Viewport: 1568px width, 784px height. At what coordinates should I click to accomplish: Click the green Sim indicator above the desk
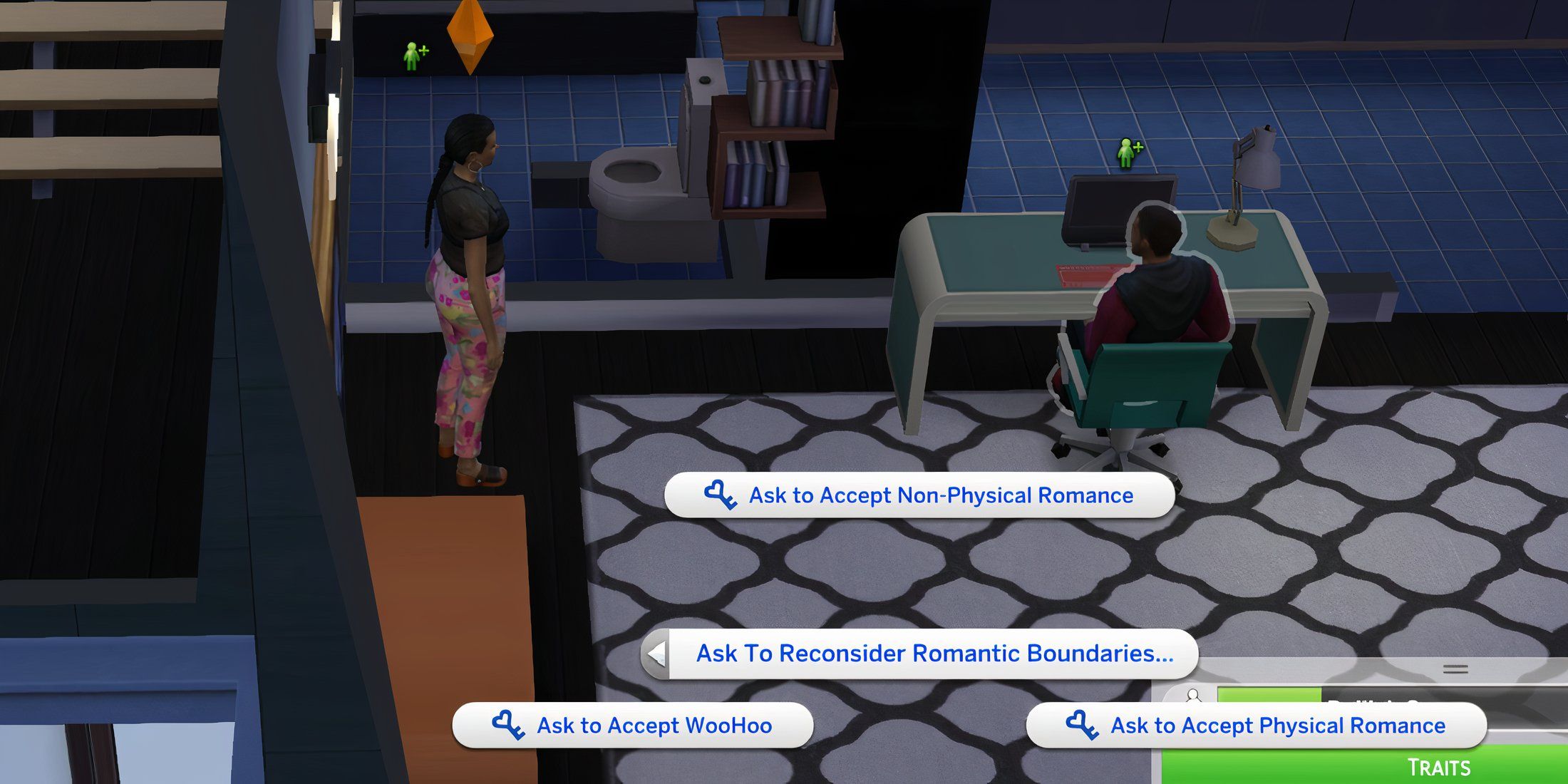tap(1125, 152)
